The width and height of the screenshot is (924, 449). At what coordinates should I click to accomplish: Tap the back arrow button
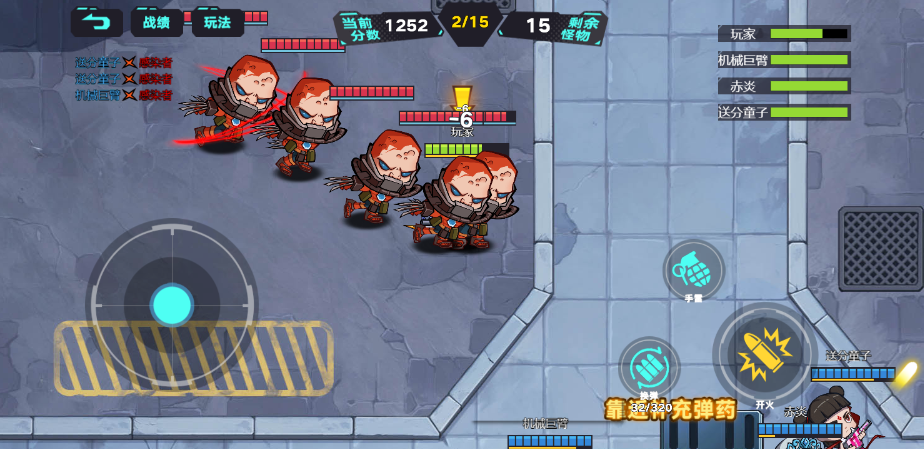point(96,22)
